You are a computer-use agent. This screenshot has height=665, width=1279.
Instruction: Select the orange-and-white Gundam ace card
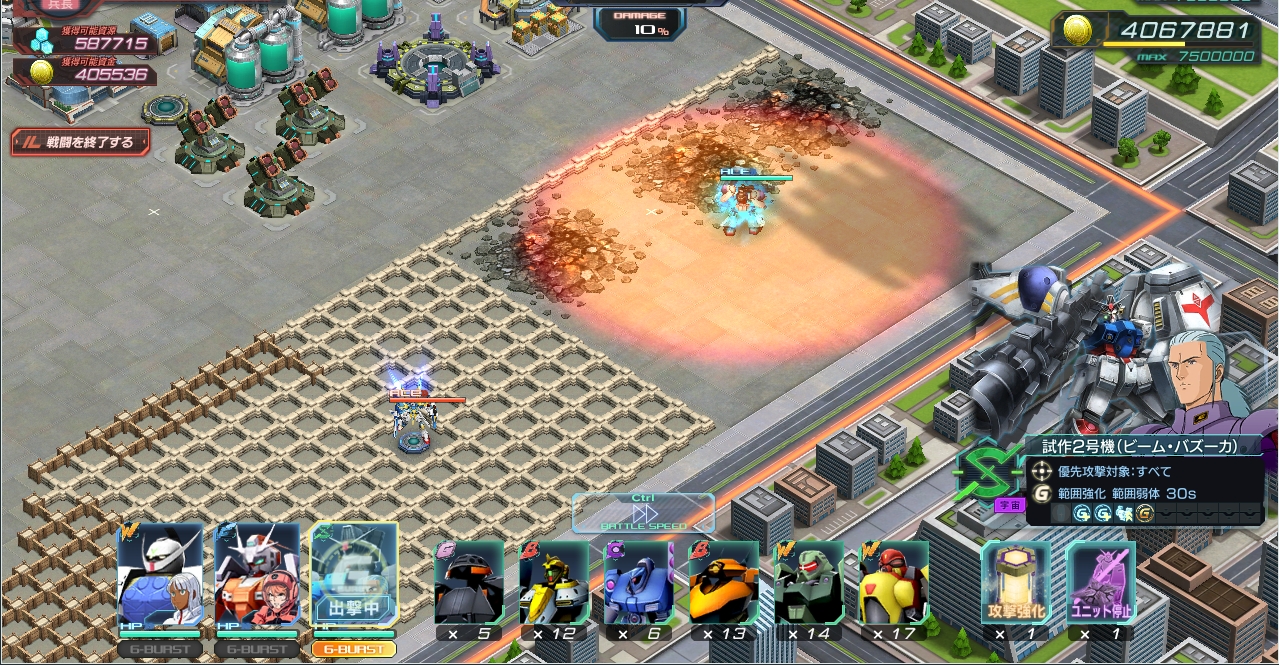point(257,575)
